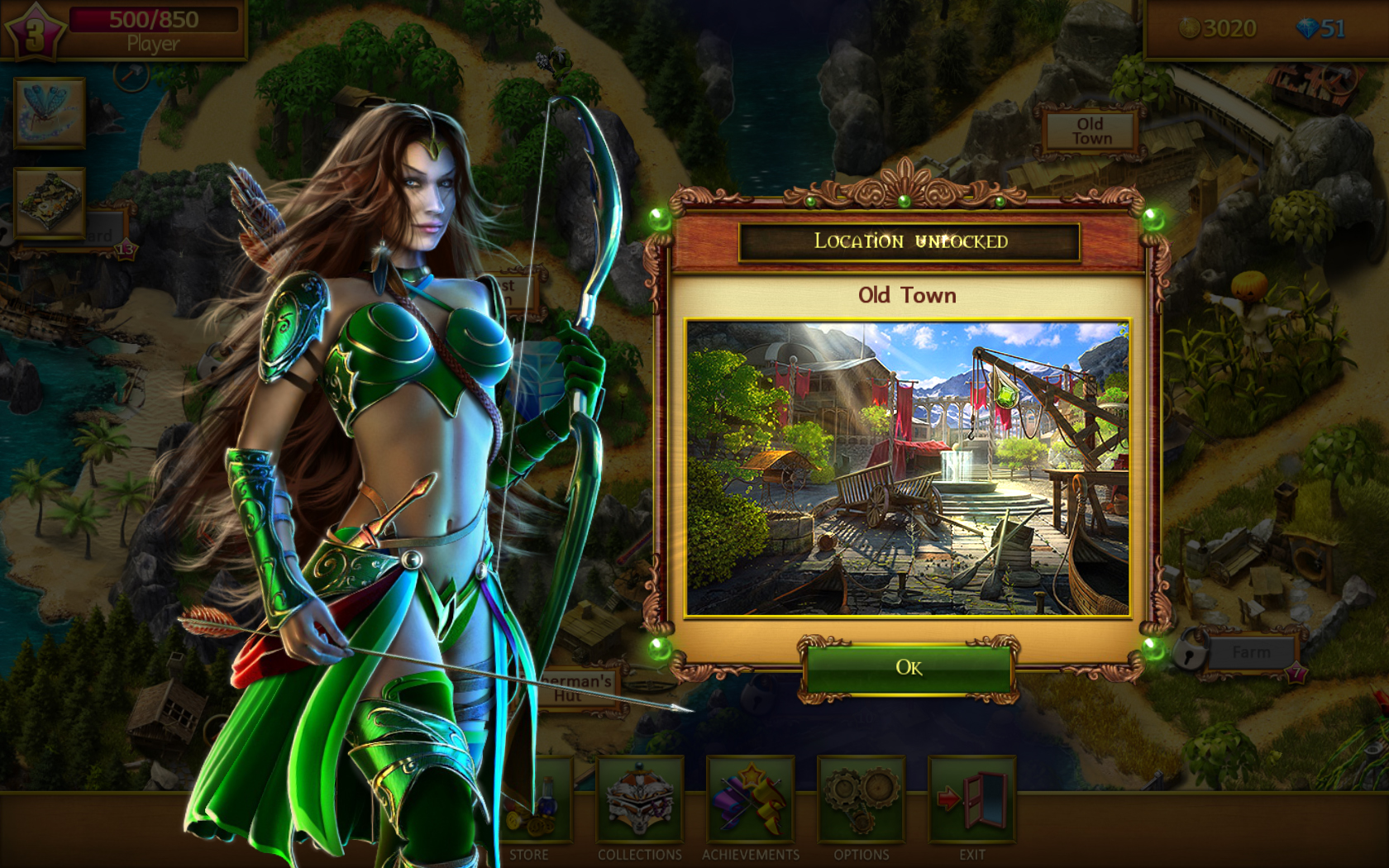Viewport: 1389px width, 868px height.
Task: Click the COLLECTIONS text label
Action: [639, 856]
